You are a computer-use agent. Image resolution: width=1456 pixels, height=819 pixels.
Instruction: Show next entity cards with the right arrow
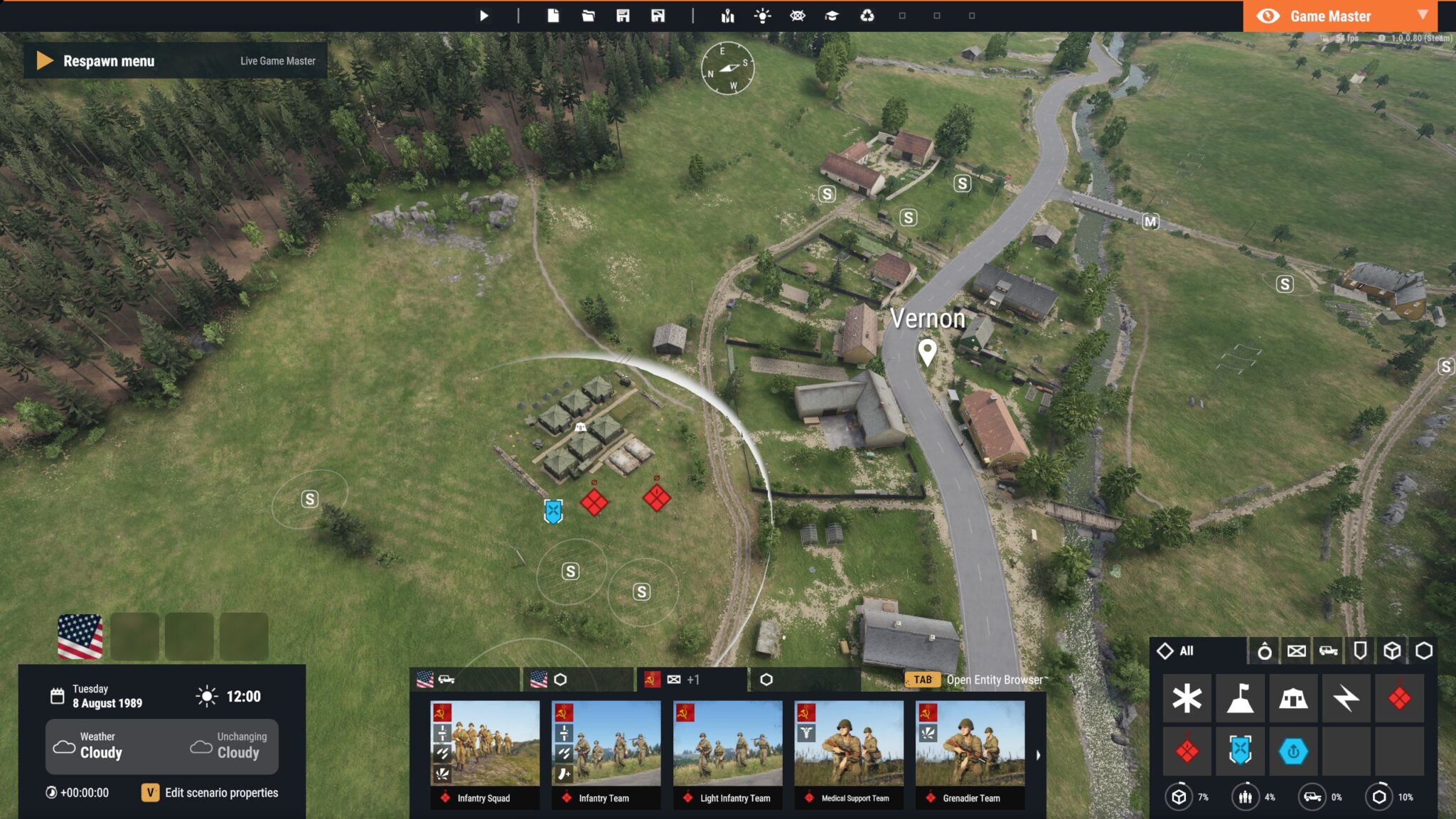coord(1038,755)
